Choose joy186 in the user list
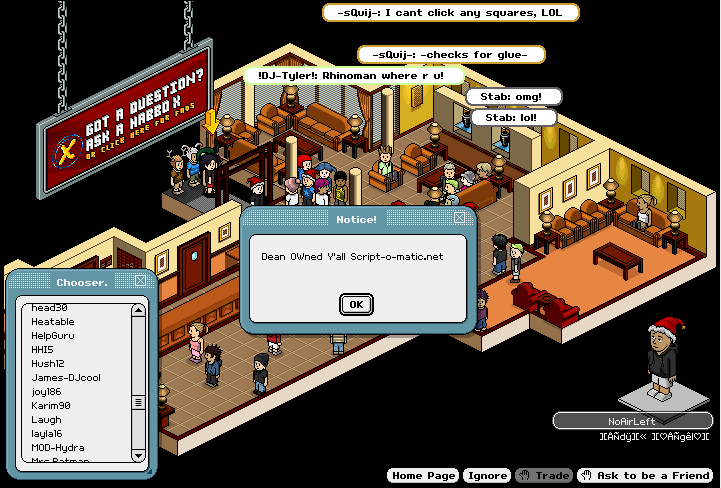This screenshot has width=721, height=488. pos(46,392)
